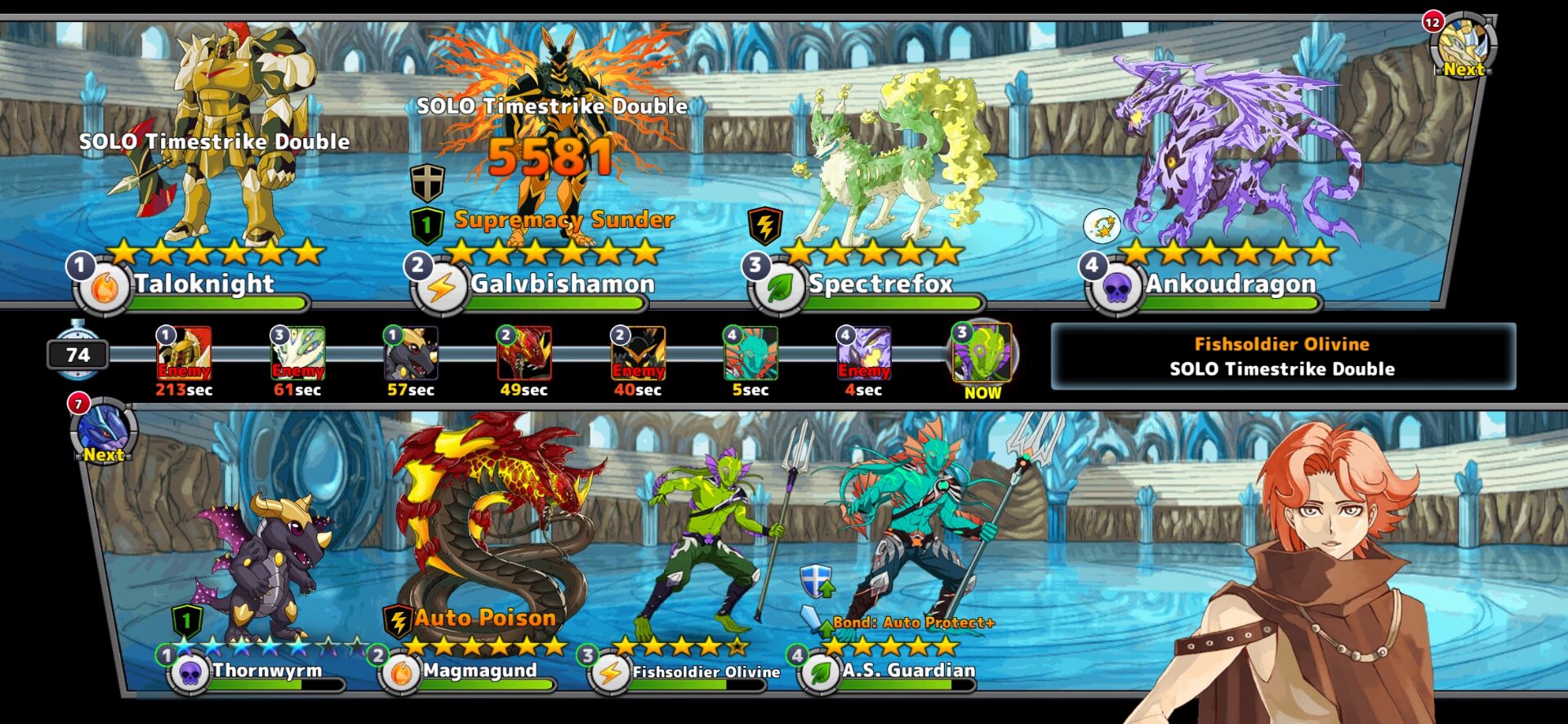Select enemy Ankoudragon's name plate
This screenshot has height=724, width=1568.
[x=1230, y=284]
